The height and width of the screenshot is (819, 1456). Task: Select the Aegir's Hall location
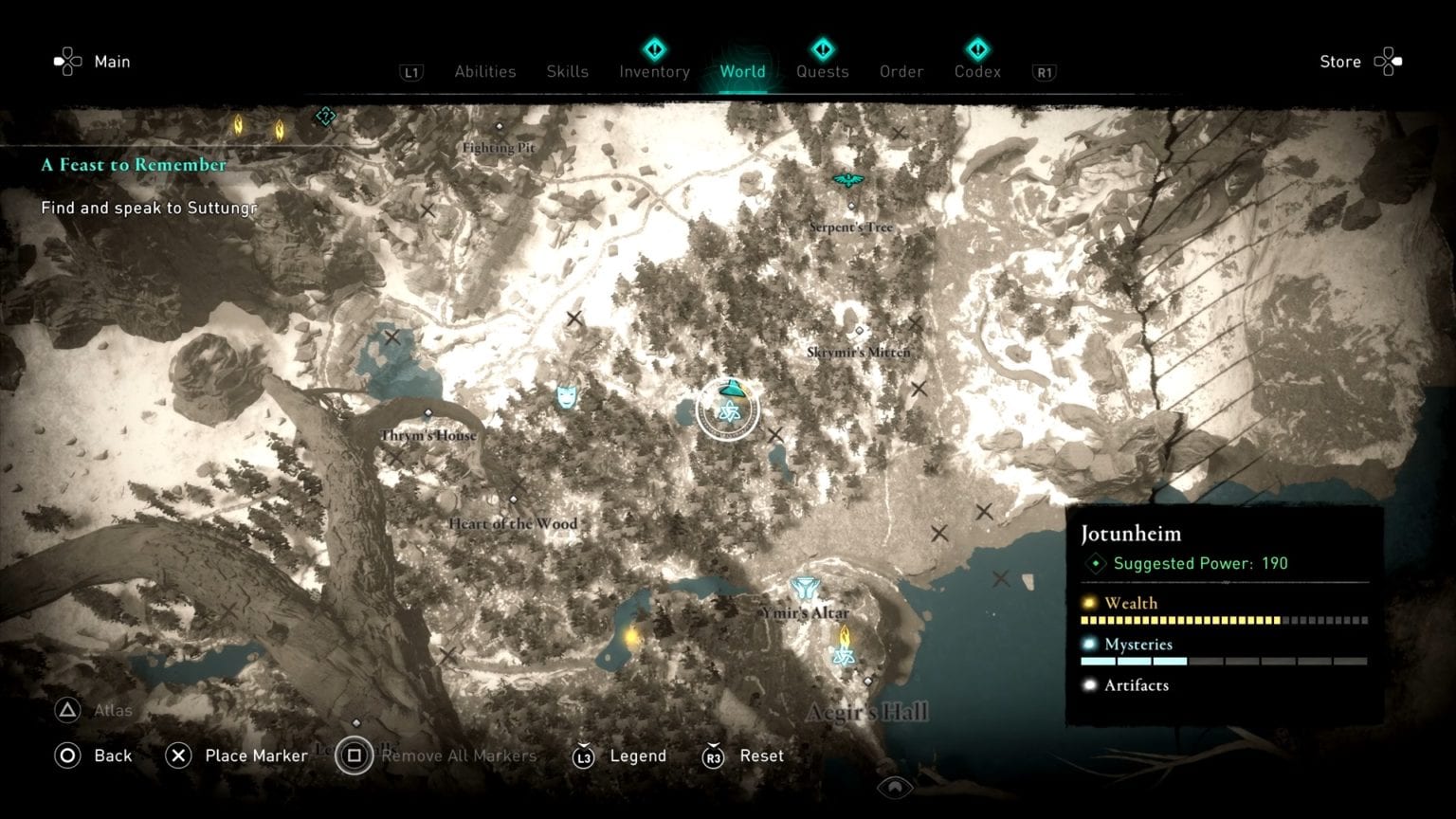point(867,710)
